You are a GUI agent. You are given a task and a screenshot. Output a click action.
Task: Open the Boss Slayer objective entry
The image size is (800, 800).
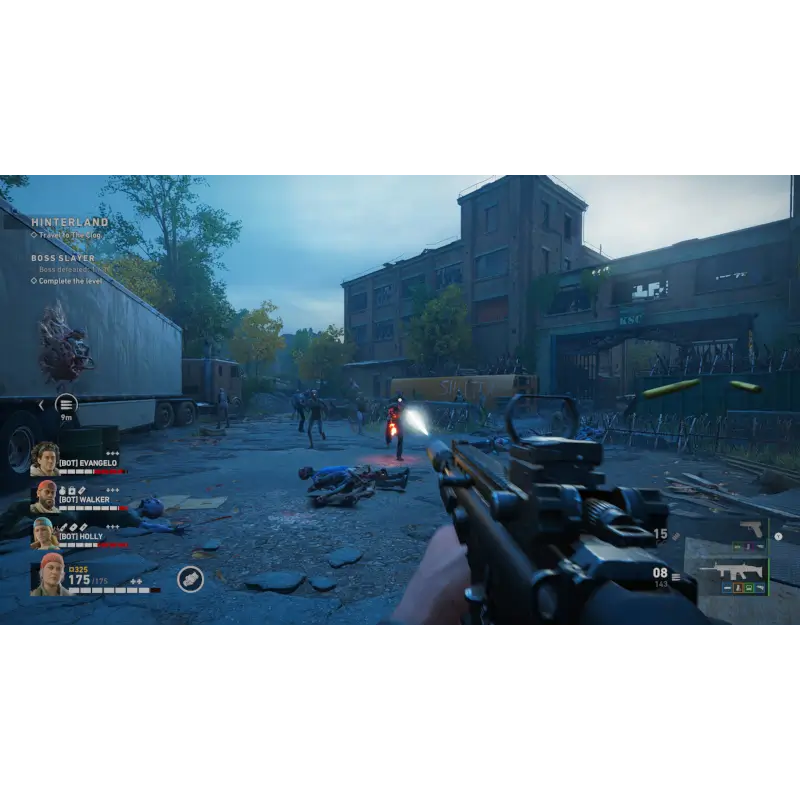(x=63, y=258)
